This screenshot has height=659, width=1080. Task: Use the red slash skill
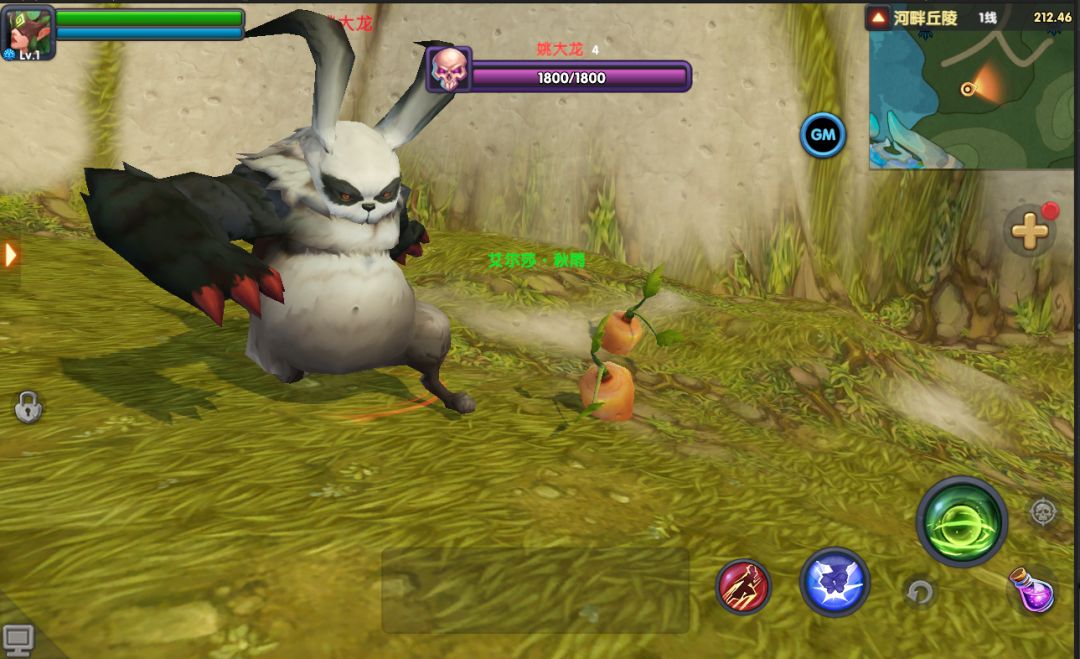coord(743,586)
